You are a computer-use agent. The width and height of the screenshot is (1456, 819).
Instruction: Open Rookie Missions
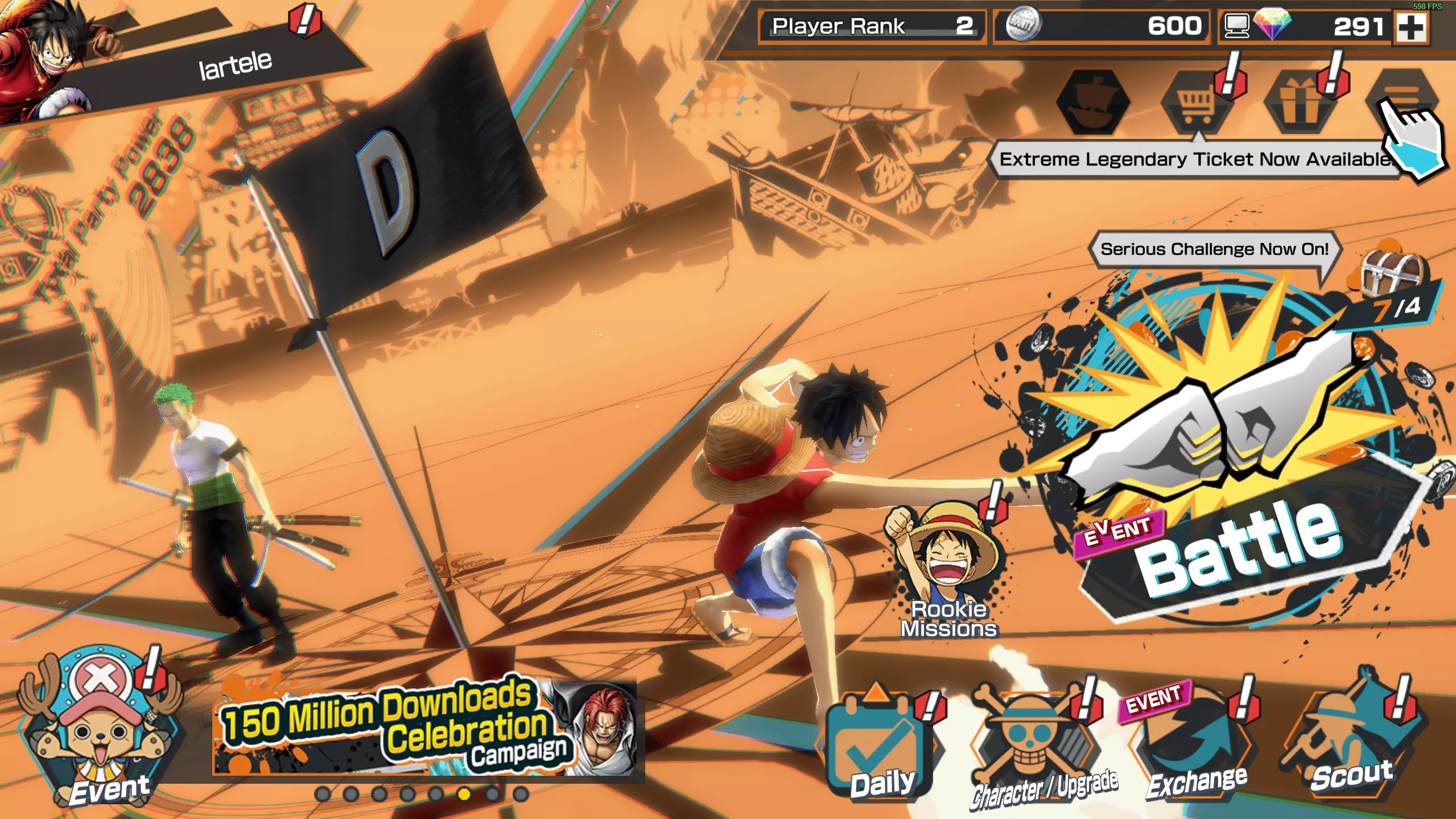948,569
